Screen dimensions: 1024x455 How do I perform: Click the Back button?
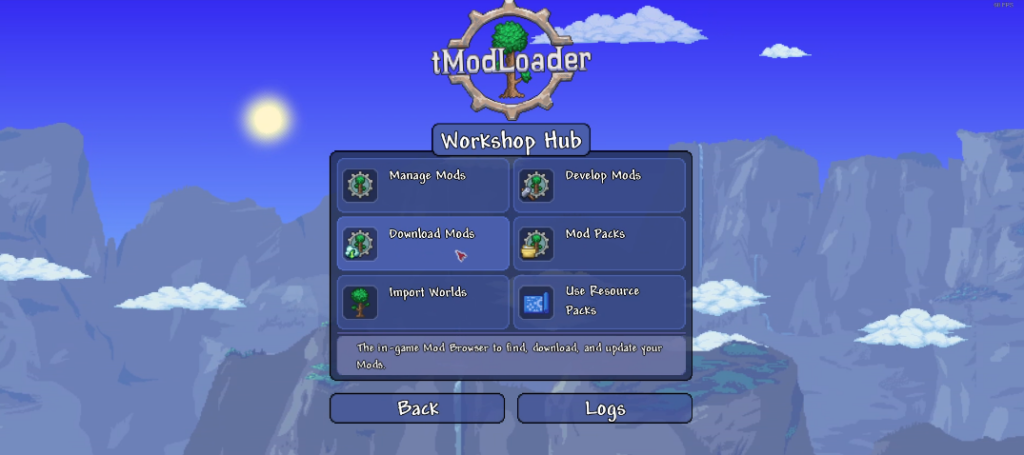pos(417,408)
